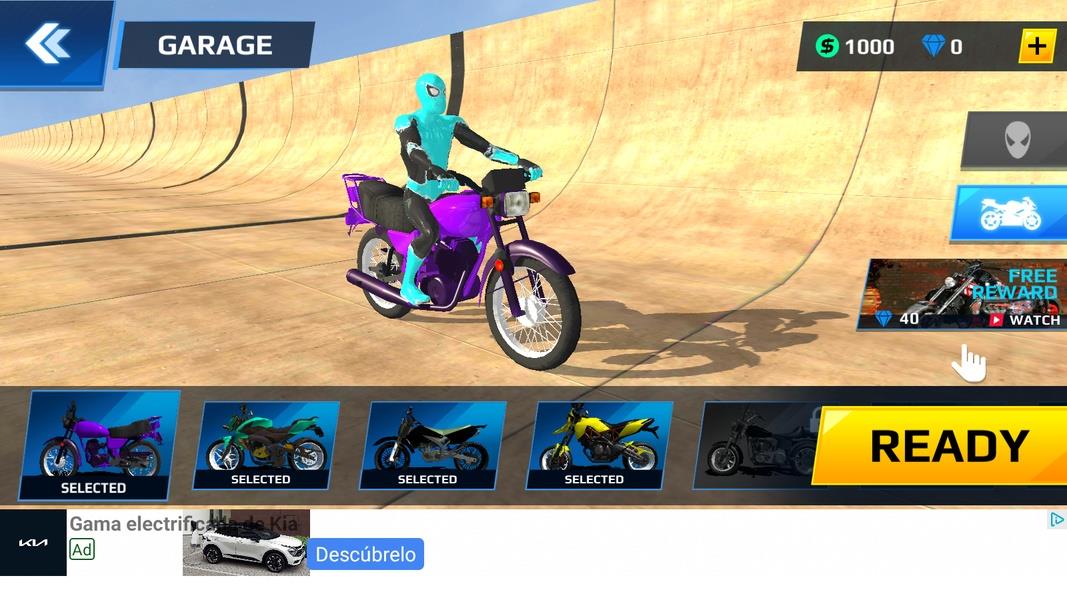Viewport: 1067px width, 600px height.
Task: Click the Descúbrelo ad button
Action: (x=365, y=554)
